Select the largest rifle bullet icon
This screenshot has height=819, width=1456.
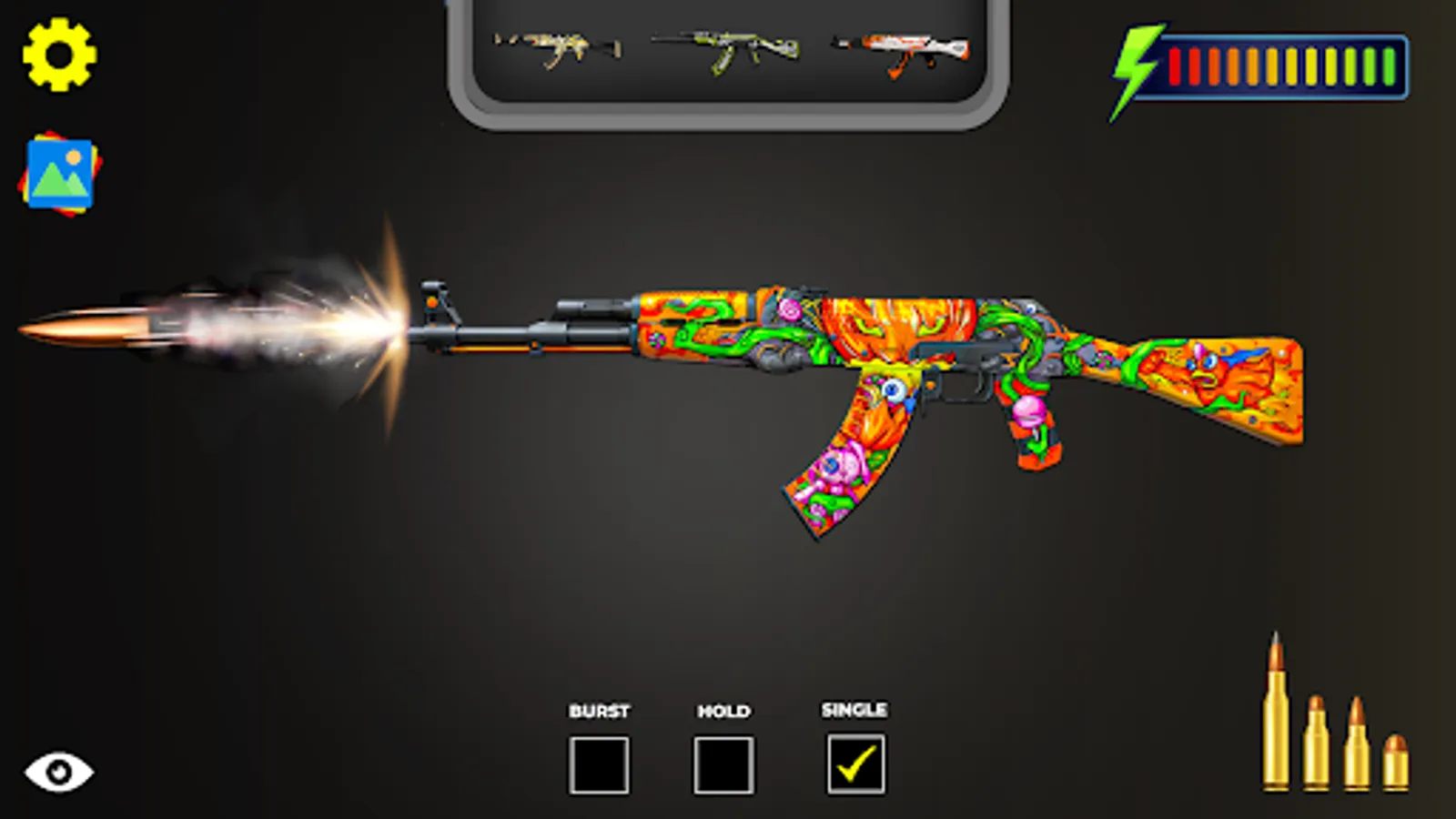point(1278,710)
